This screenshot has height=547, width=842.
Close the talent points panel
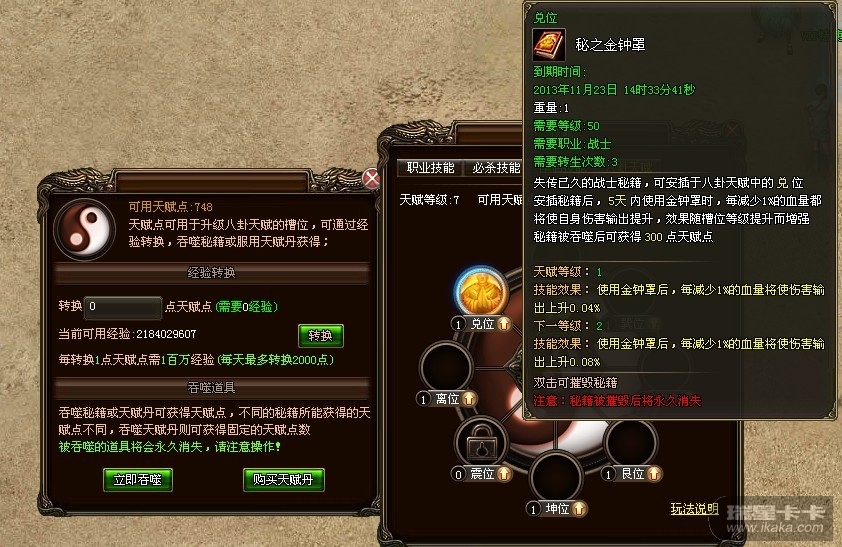(x=372, y=179)
